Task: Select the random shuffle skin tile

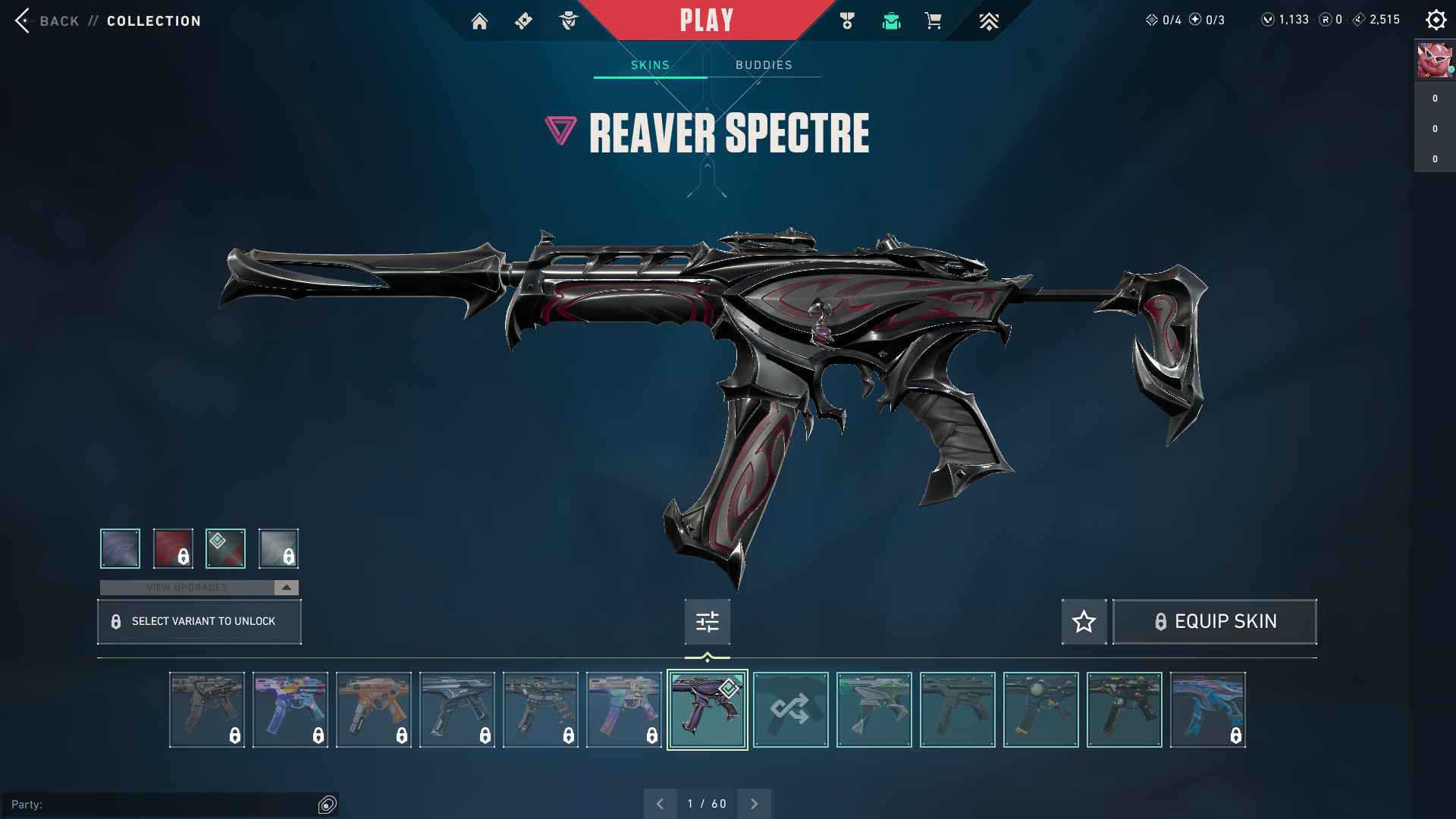Action: [x=790, y=710]
